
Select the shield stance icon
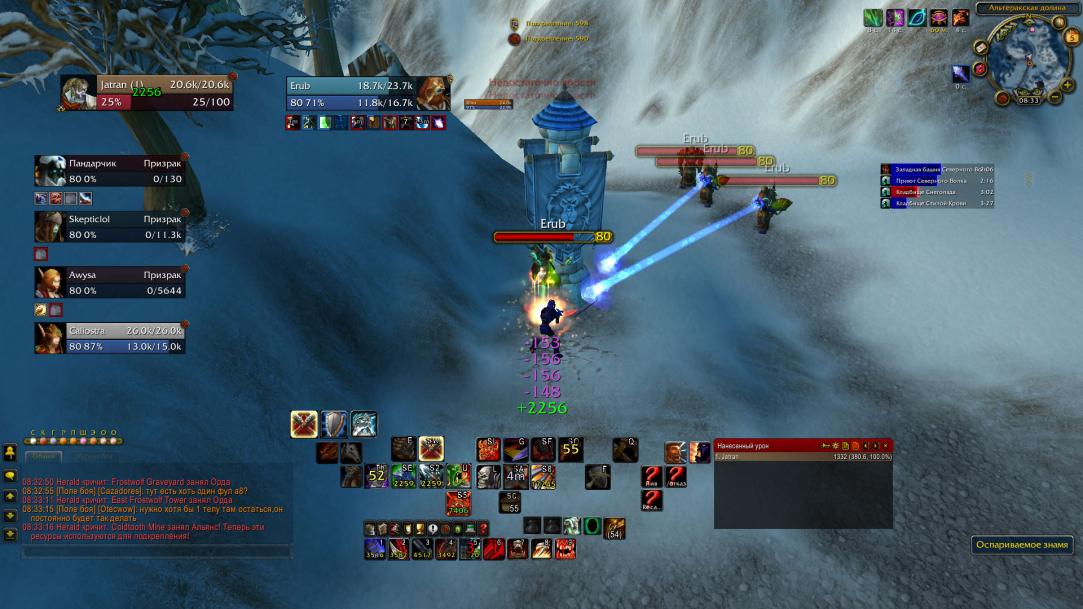334,424
